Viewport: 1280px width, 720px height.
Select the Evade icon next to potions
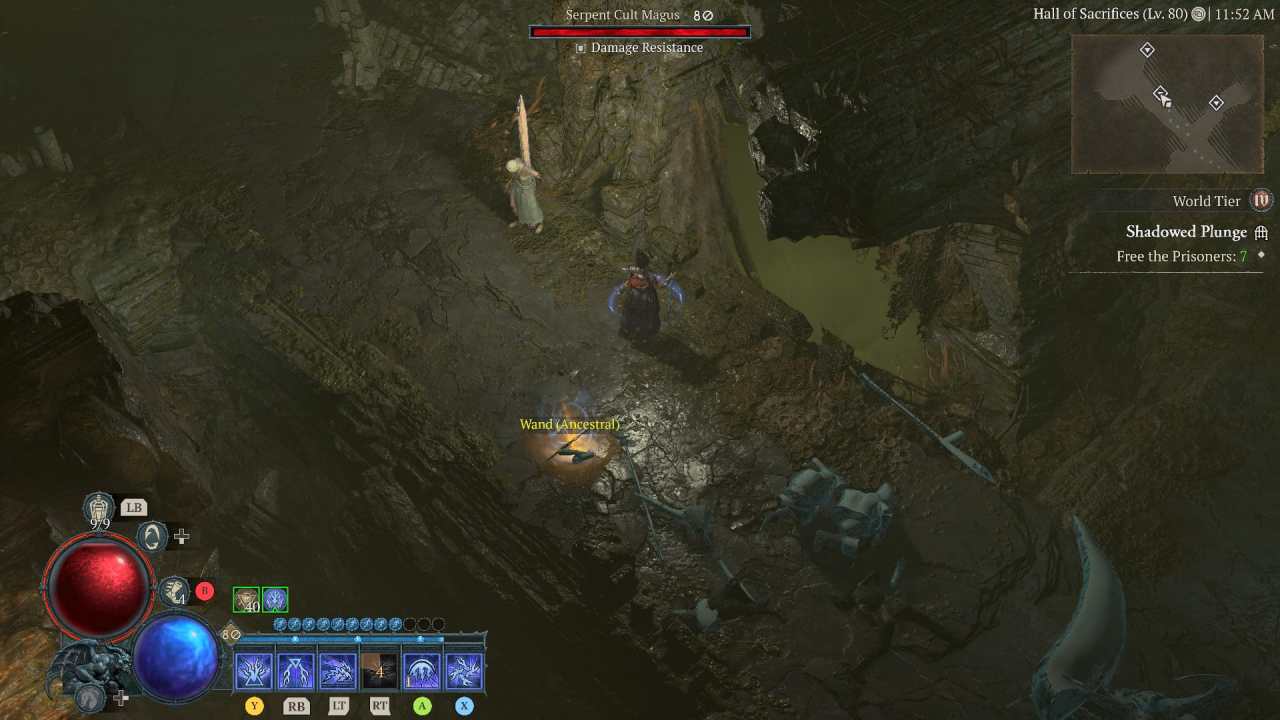click(x=150, y=537)
